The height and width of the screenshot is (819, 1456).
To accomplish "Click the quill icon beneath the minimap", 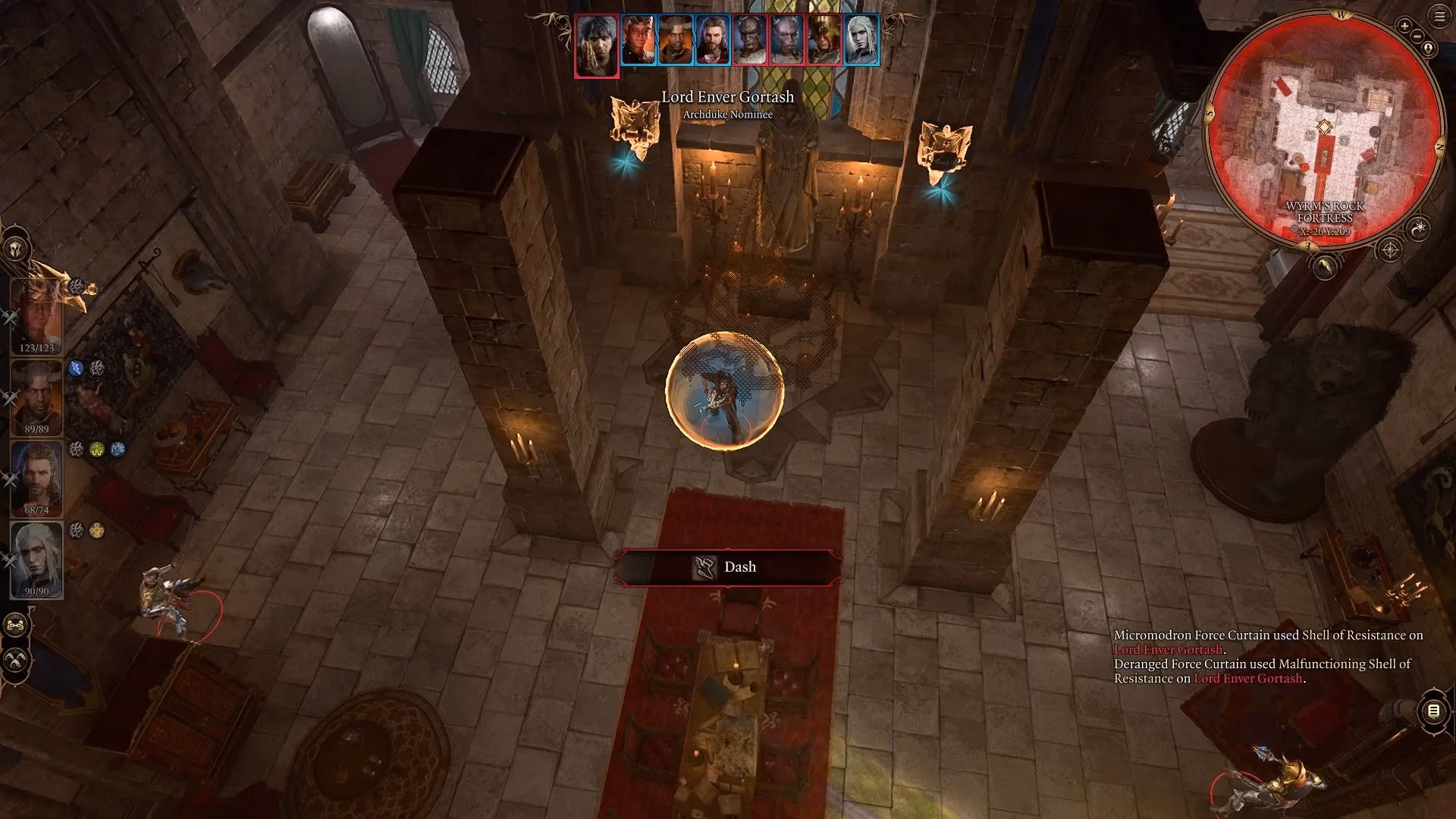I will click(1324, 268).
